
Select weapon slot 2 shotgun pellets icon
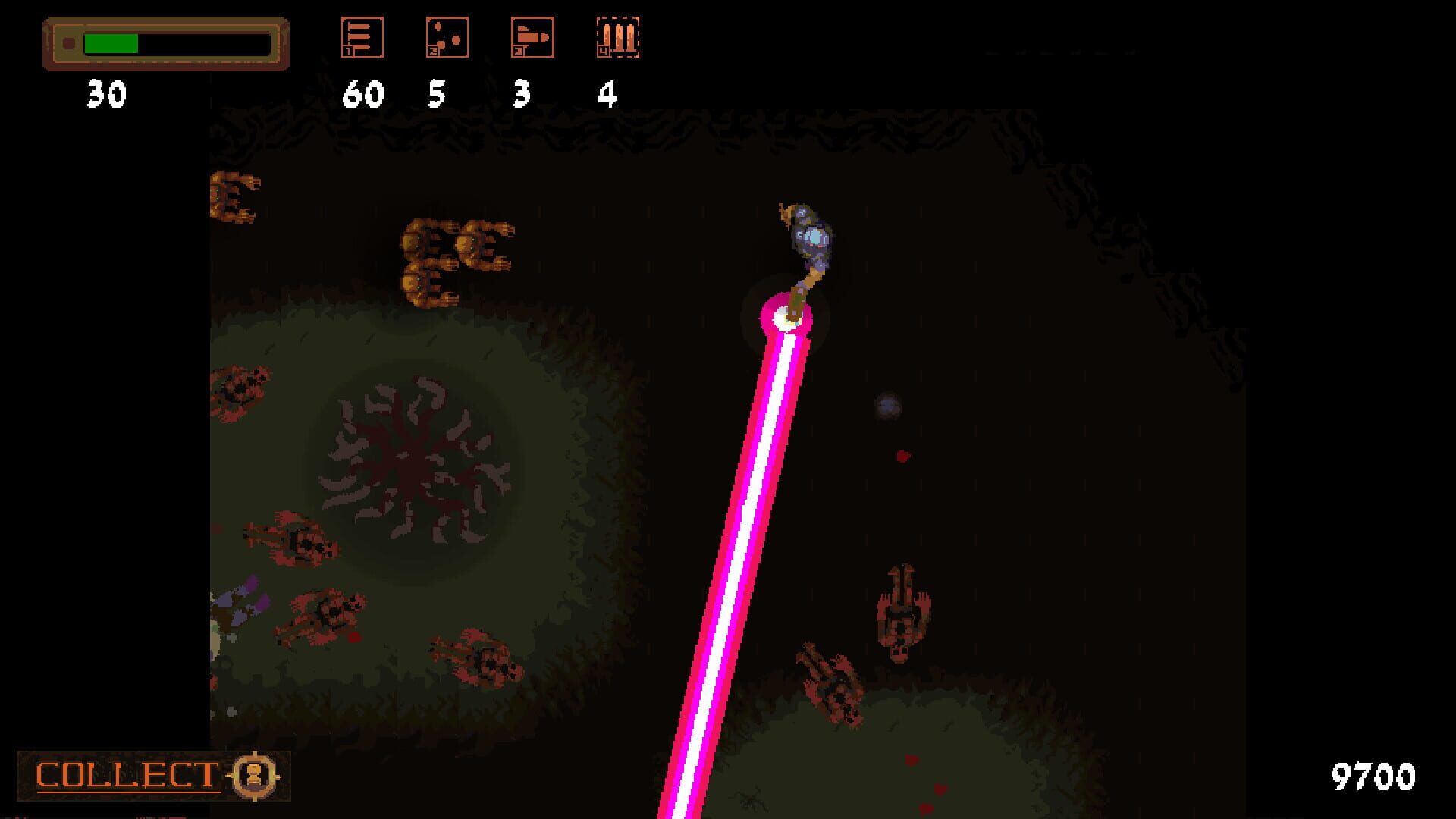447,38
